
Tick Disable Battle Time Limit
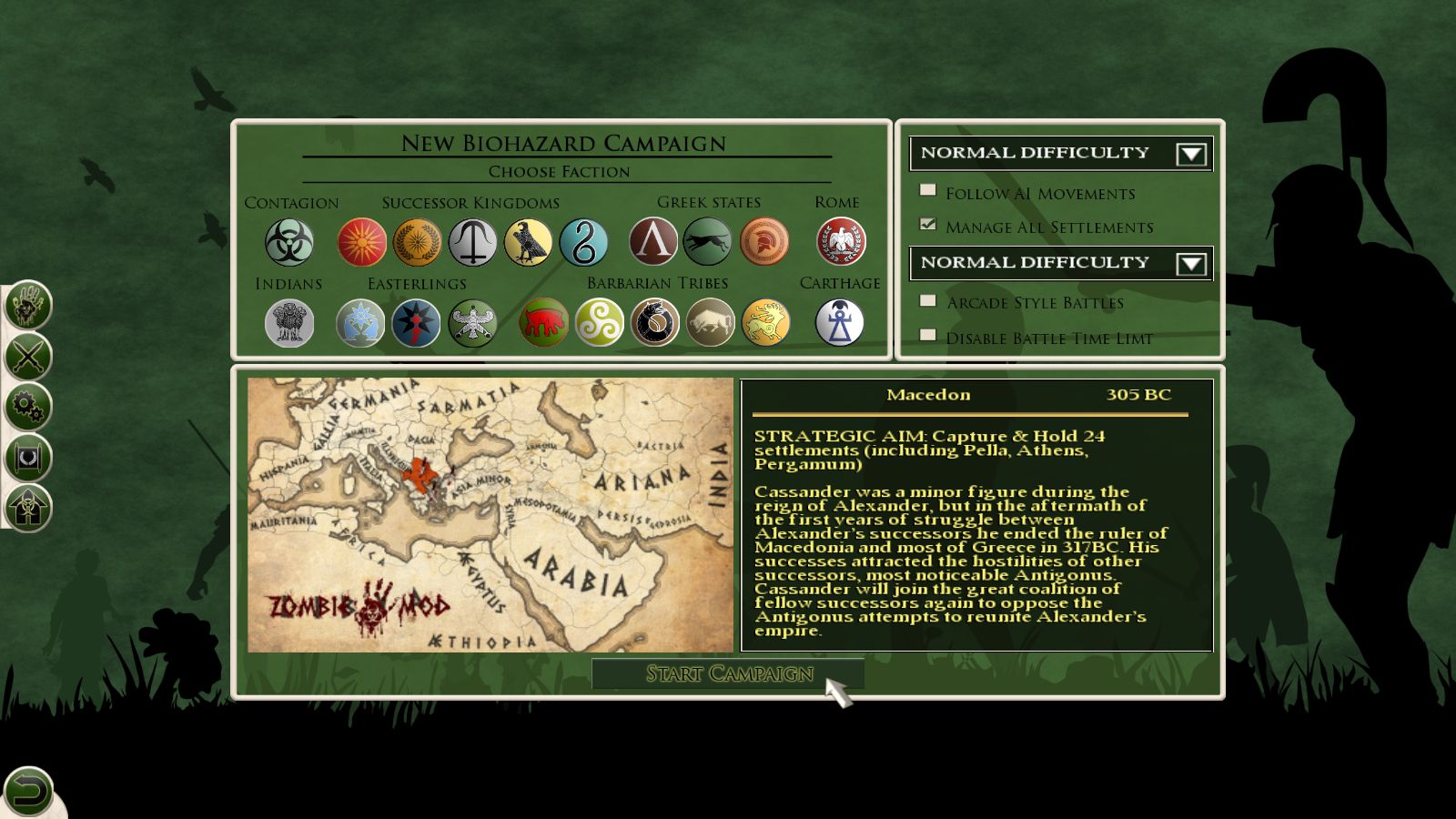[x=928, y=335]
